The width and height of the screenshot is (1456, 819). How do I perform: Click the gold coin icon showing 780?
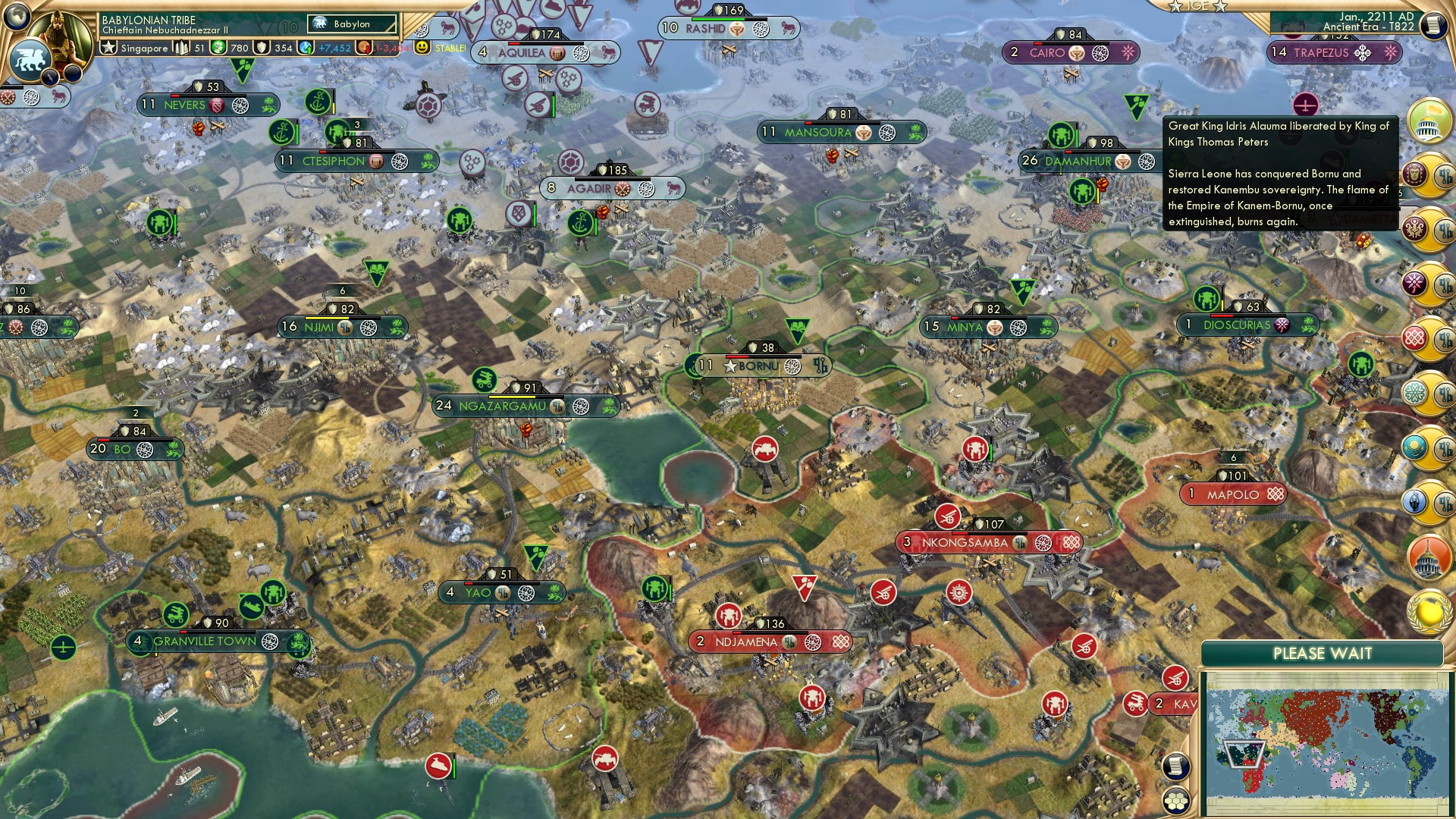[x=218, y=48]
